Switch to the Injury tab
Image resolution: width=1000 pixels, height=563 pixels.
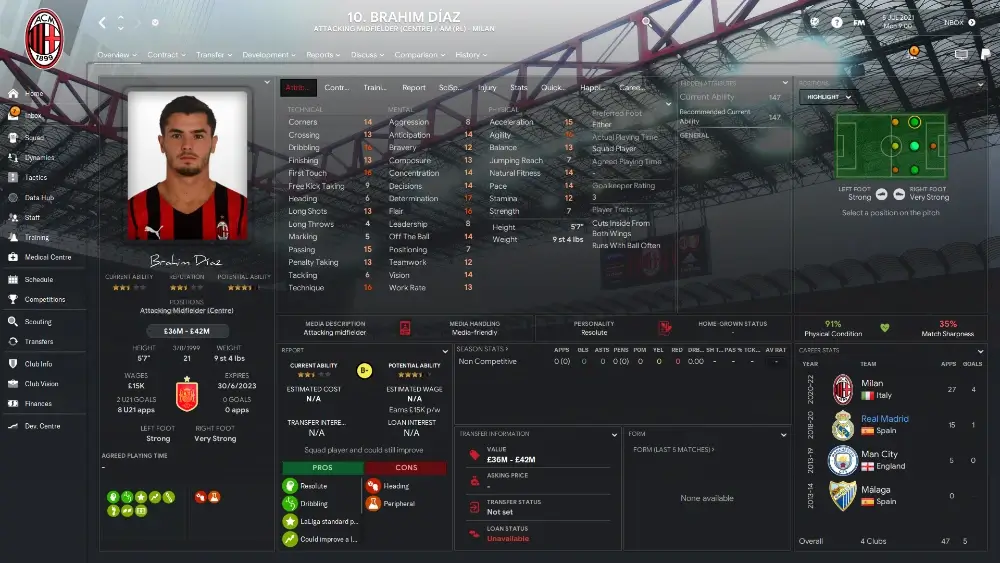pyautogui.click(x=487, y=87)
